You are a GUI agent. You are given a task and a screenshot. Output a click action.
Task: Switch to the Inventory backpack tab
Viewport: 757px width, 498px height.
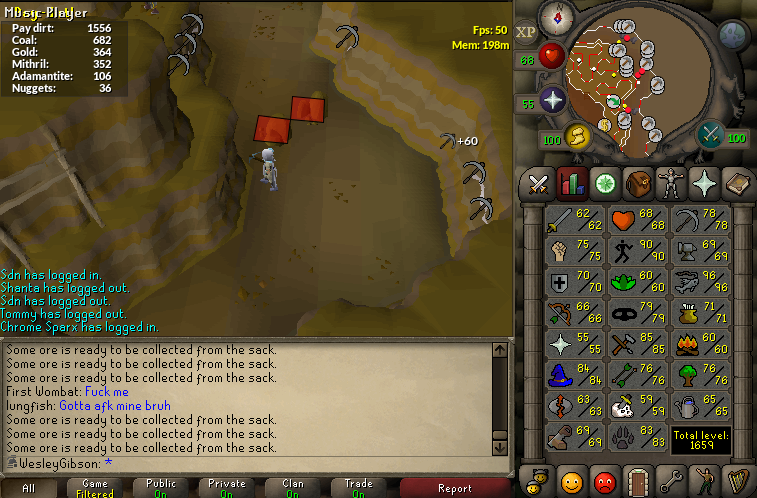click(637, 183)
